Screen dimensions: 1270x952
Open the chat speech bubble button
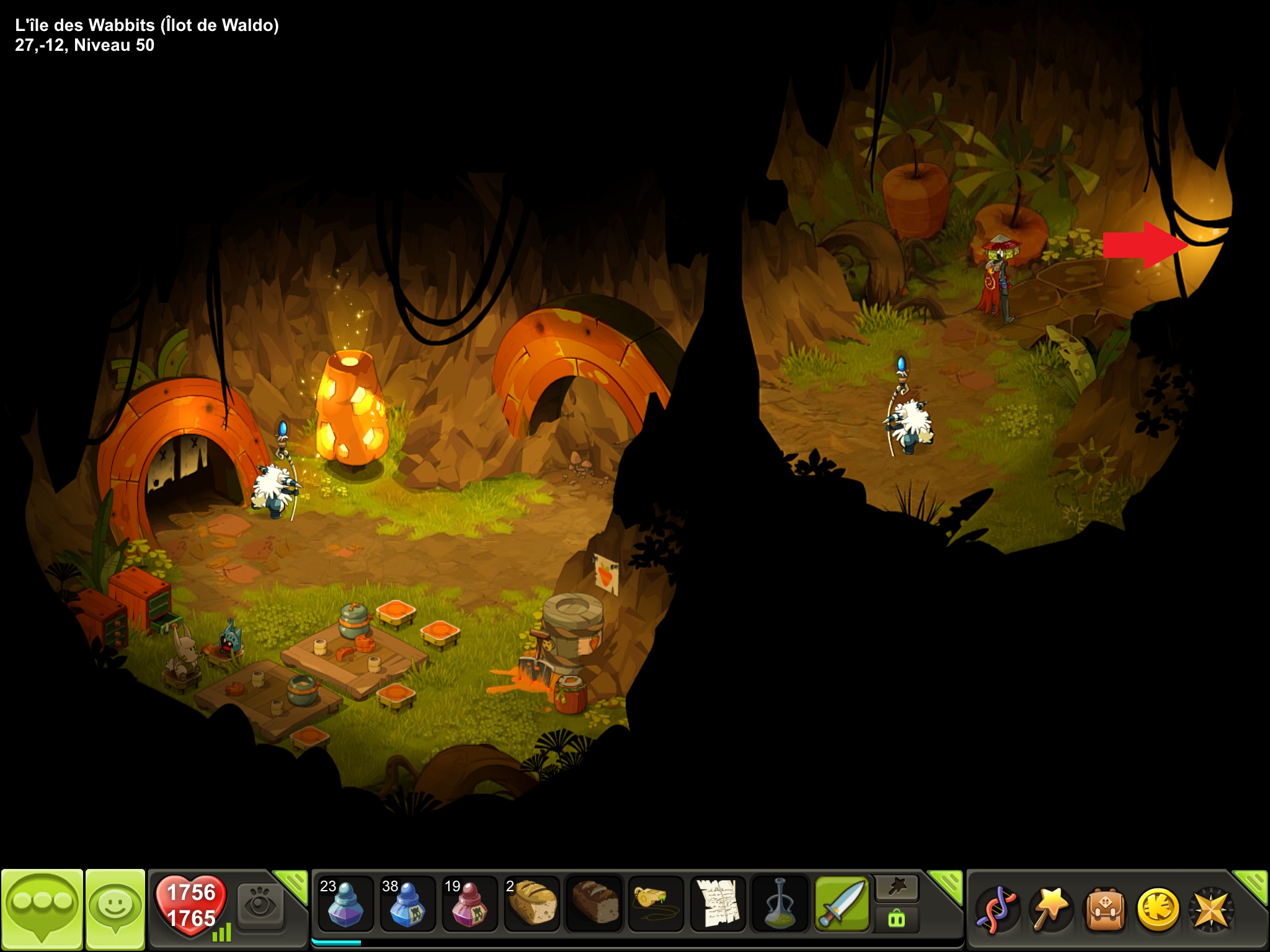(42, 910)
